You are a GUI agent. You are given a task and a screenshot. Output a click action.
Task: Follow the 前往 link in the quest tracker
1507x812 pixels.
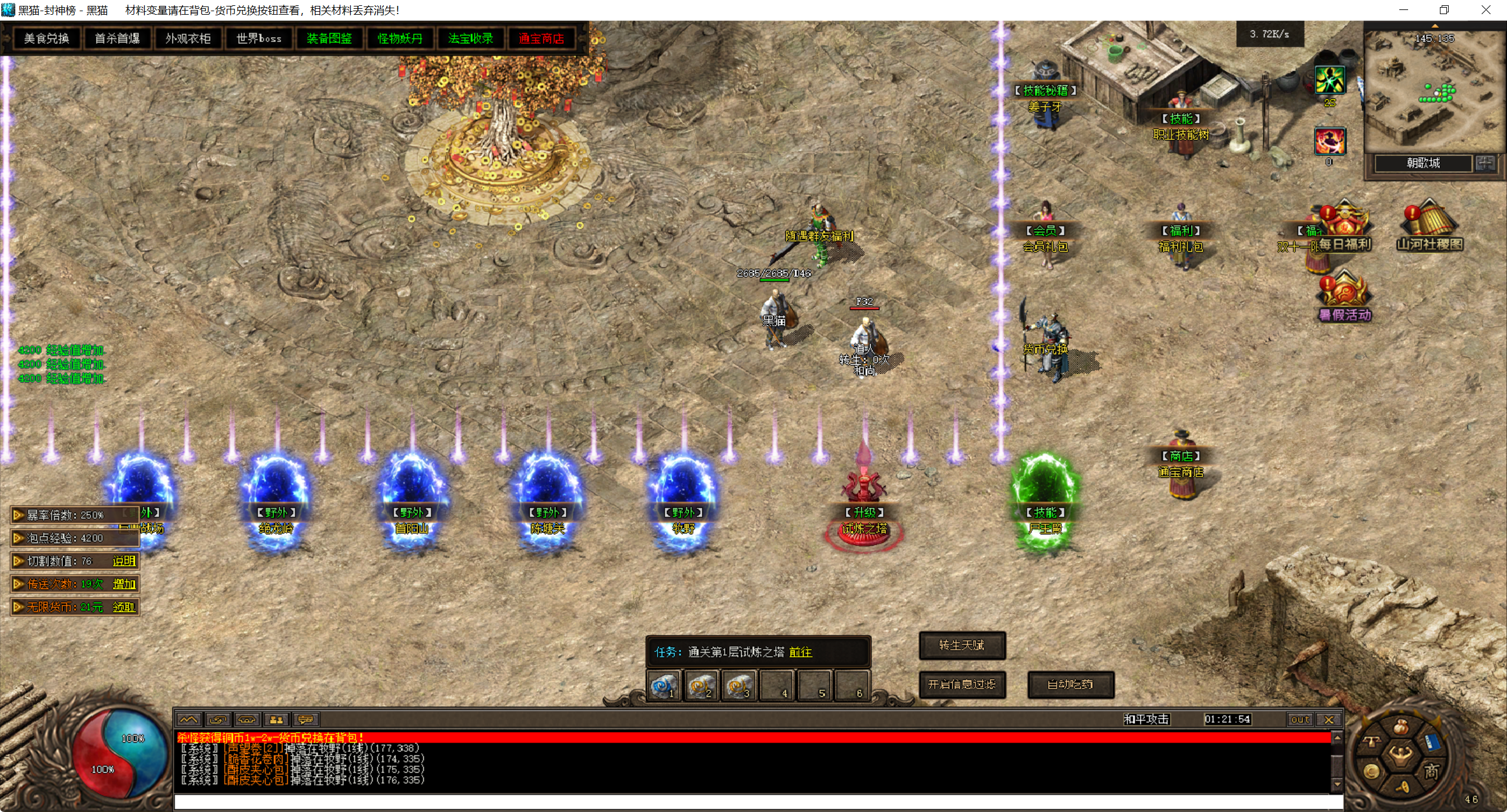(x=801, y=652)
